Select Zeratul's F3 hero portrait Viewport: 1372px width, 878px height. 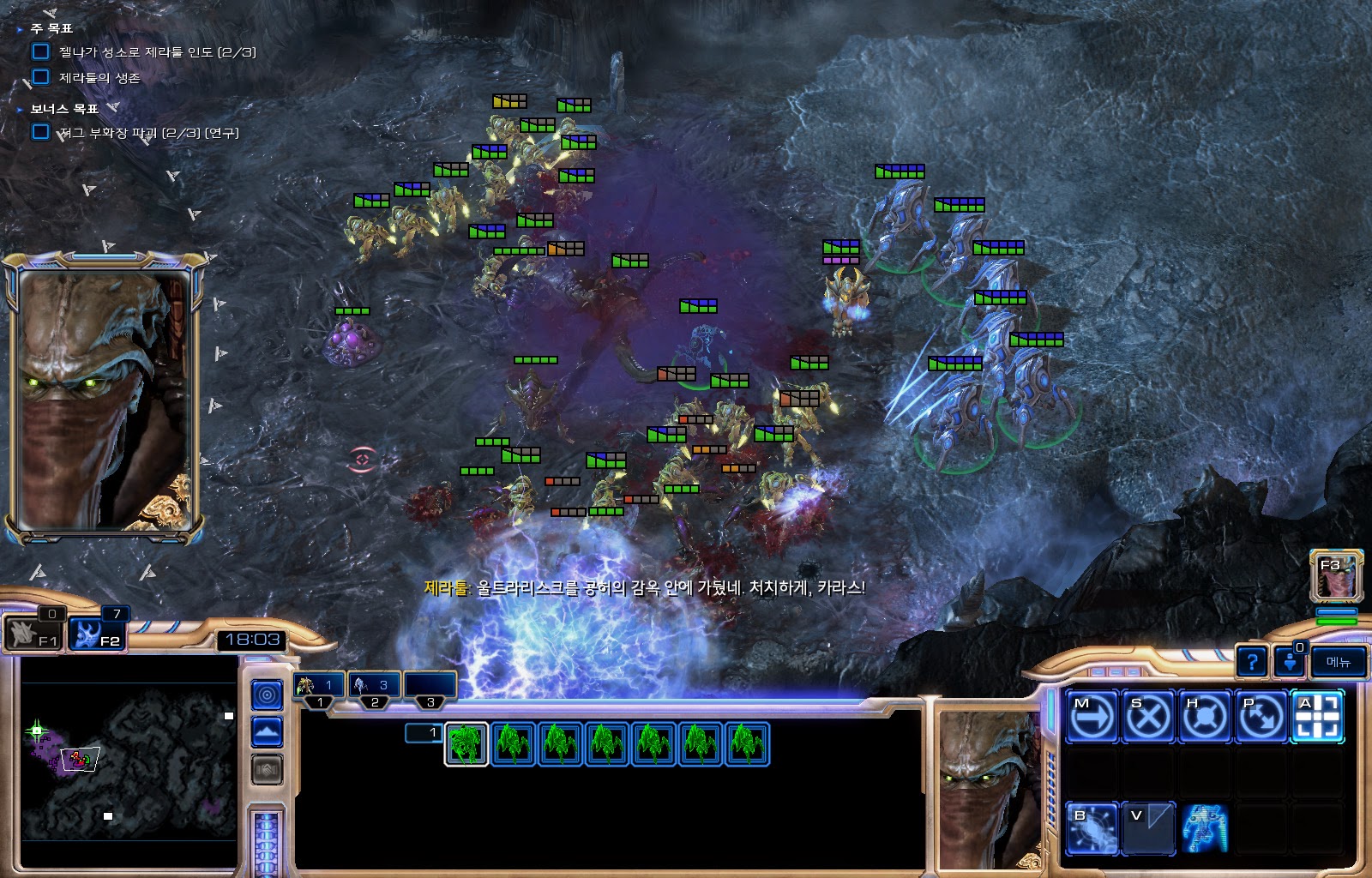1336,575
